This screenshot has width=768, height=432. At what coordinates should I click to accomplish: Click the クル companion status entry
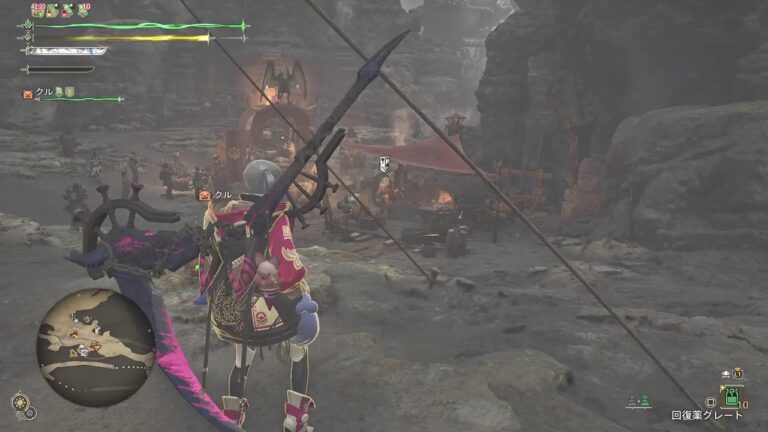pos(45,93)
